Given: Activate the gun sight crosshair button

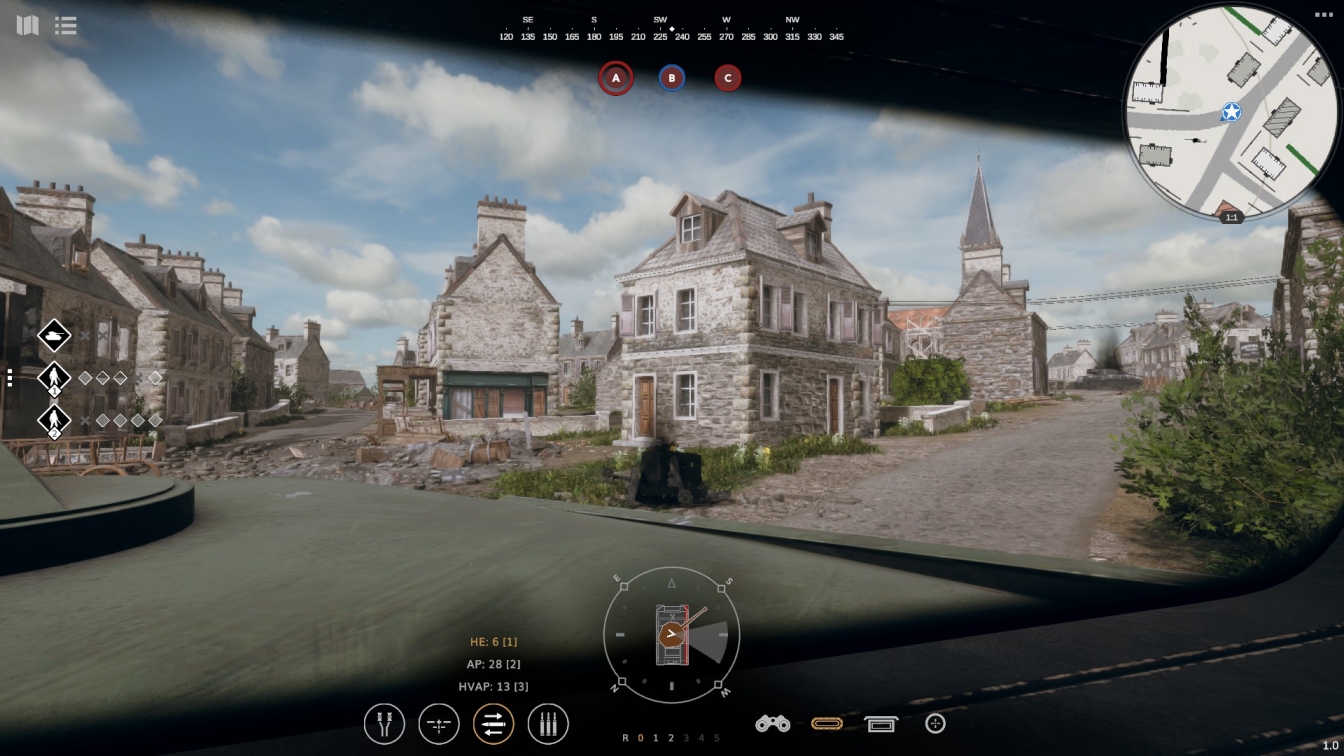Looking at the screenshot, I should click(x=439, y=723).
